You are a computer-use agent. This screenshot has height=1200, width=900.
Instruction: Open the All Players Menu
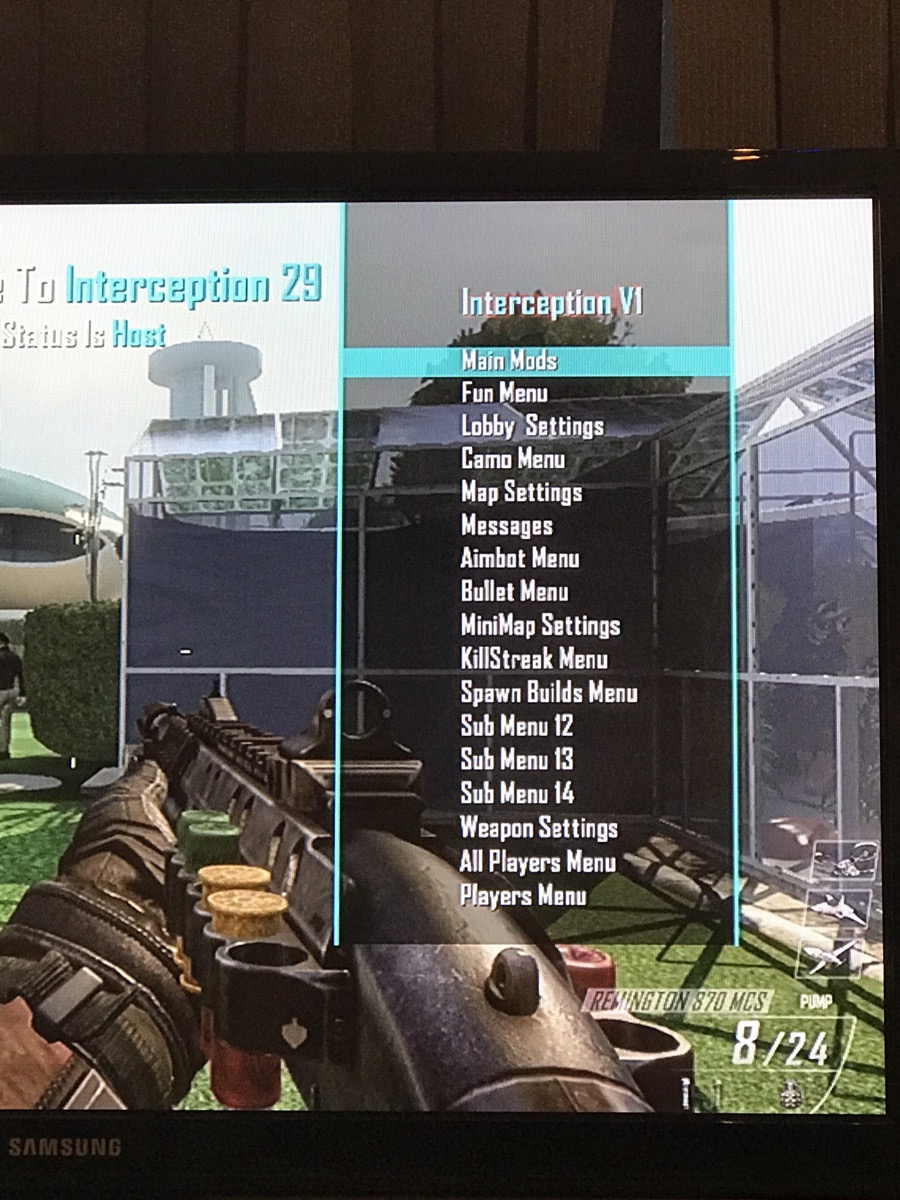click(x=538, y=861)
